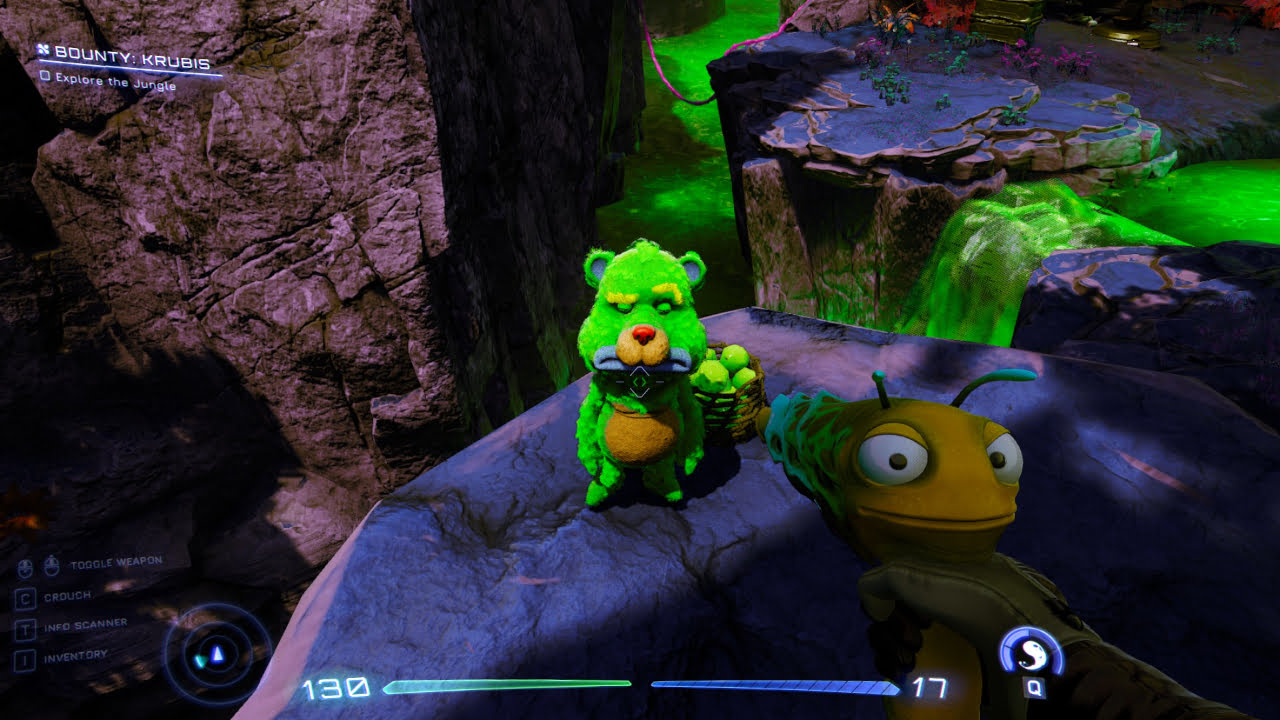
Task: Check the Explore the Jungle objective
Action: pos(45,75)
